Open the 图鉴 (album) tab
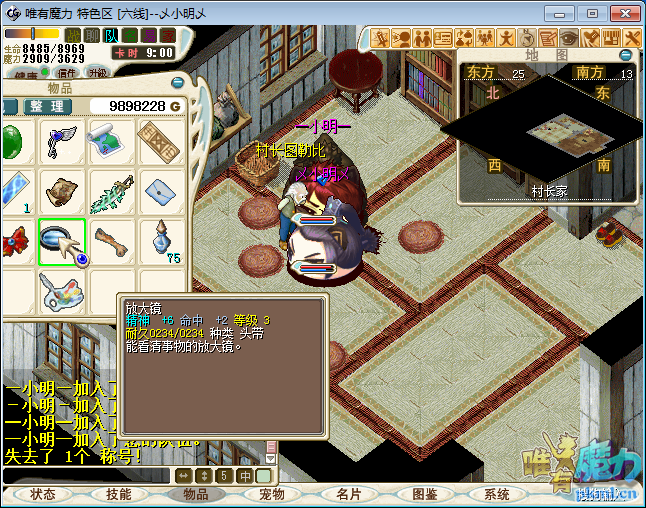 pos(424,494)
